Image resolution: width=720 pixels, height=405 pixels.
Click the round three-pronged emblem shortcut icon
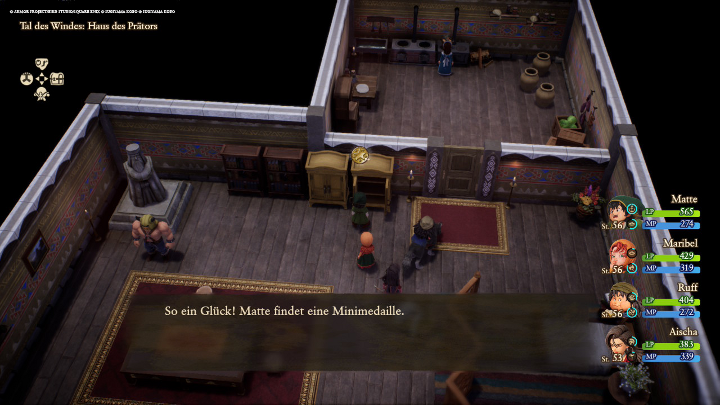(26, 79)
